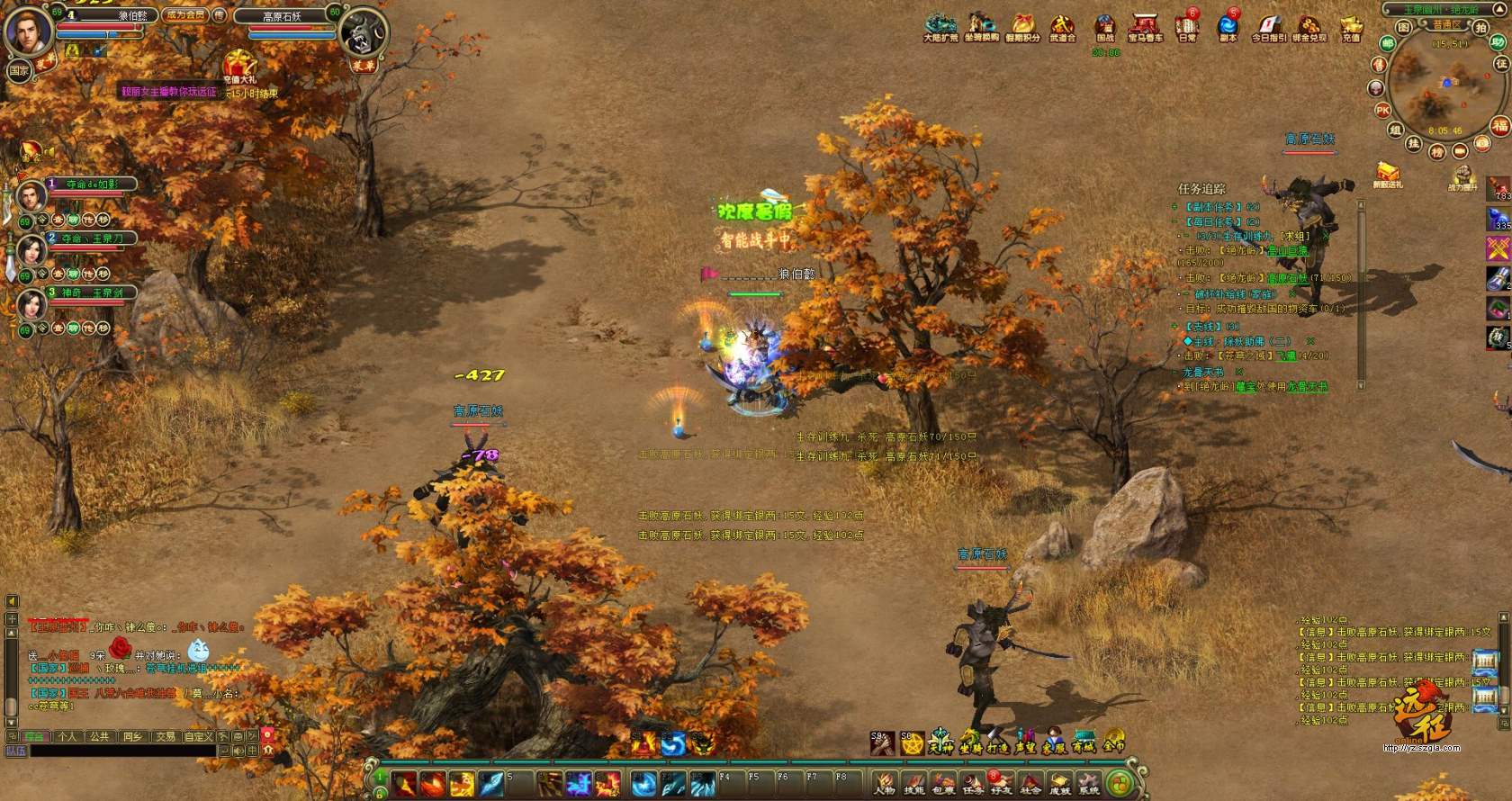
Task: Open the 系统 system menu
Action: tap(1089, 784)
